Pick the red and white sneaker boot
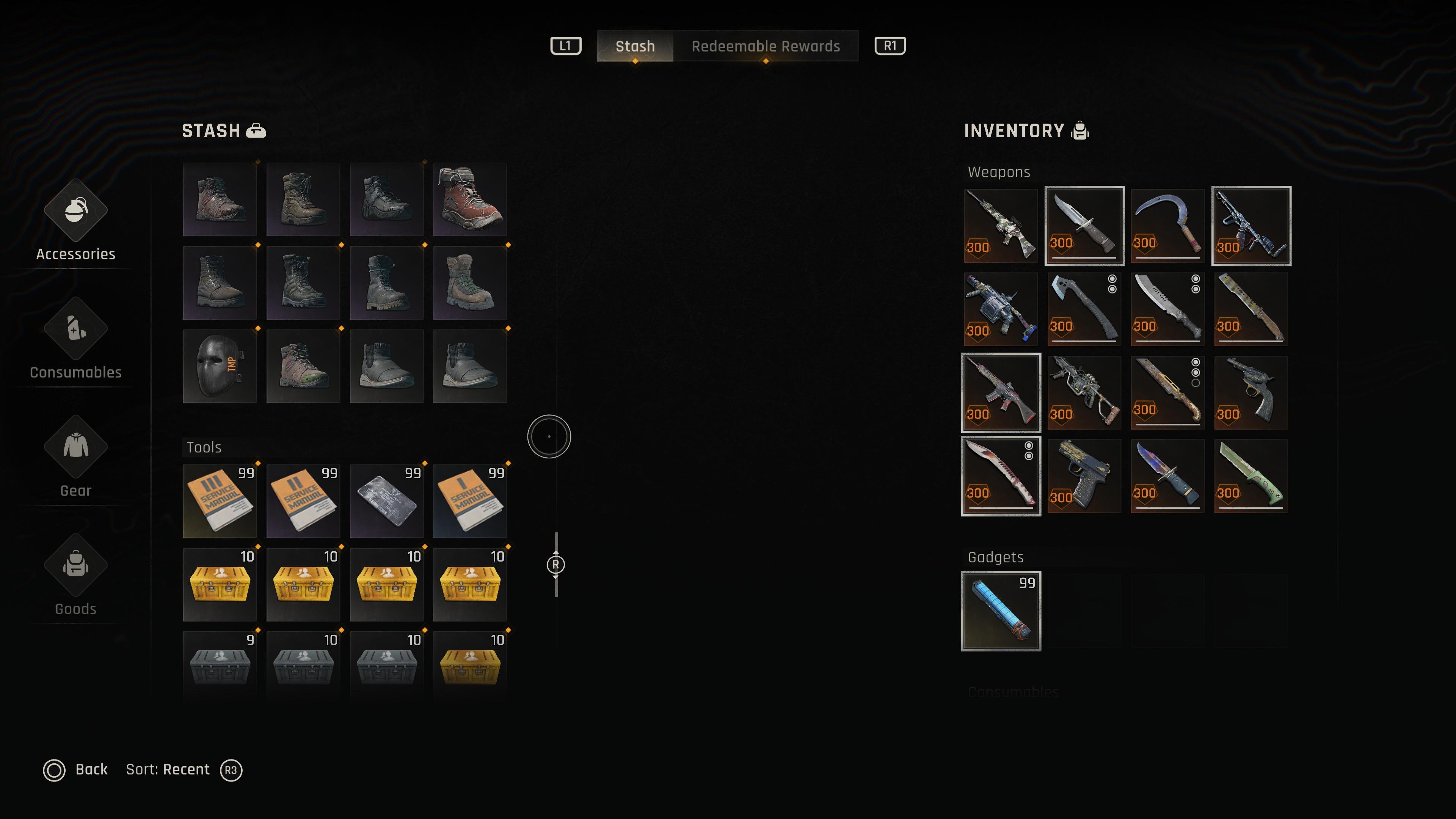Screen dimensions: 1456x819 click(x=470, y=199)
